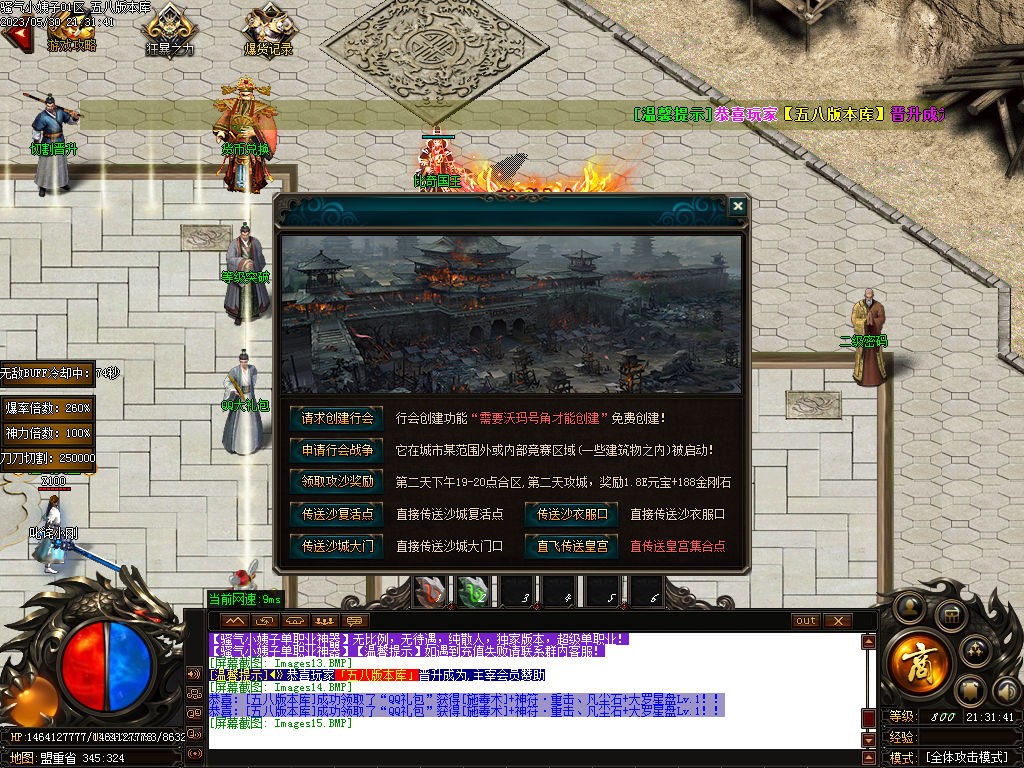Open the 游戏攻略 game guide icon

pos(70,30)
